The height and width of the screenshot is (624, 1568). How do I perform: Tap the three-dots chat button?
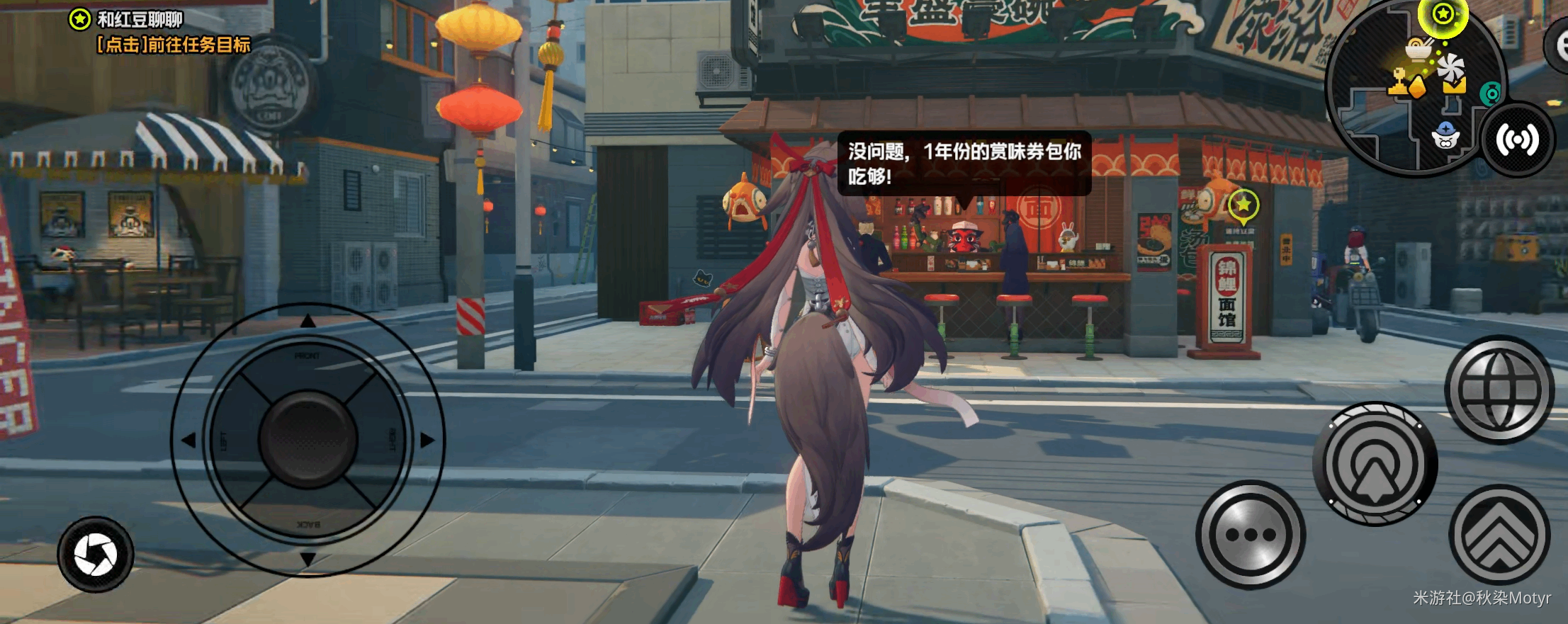1251,535
